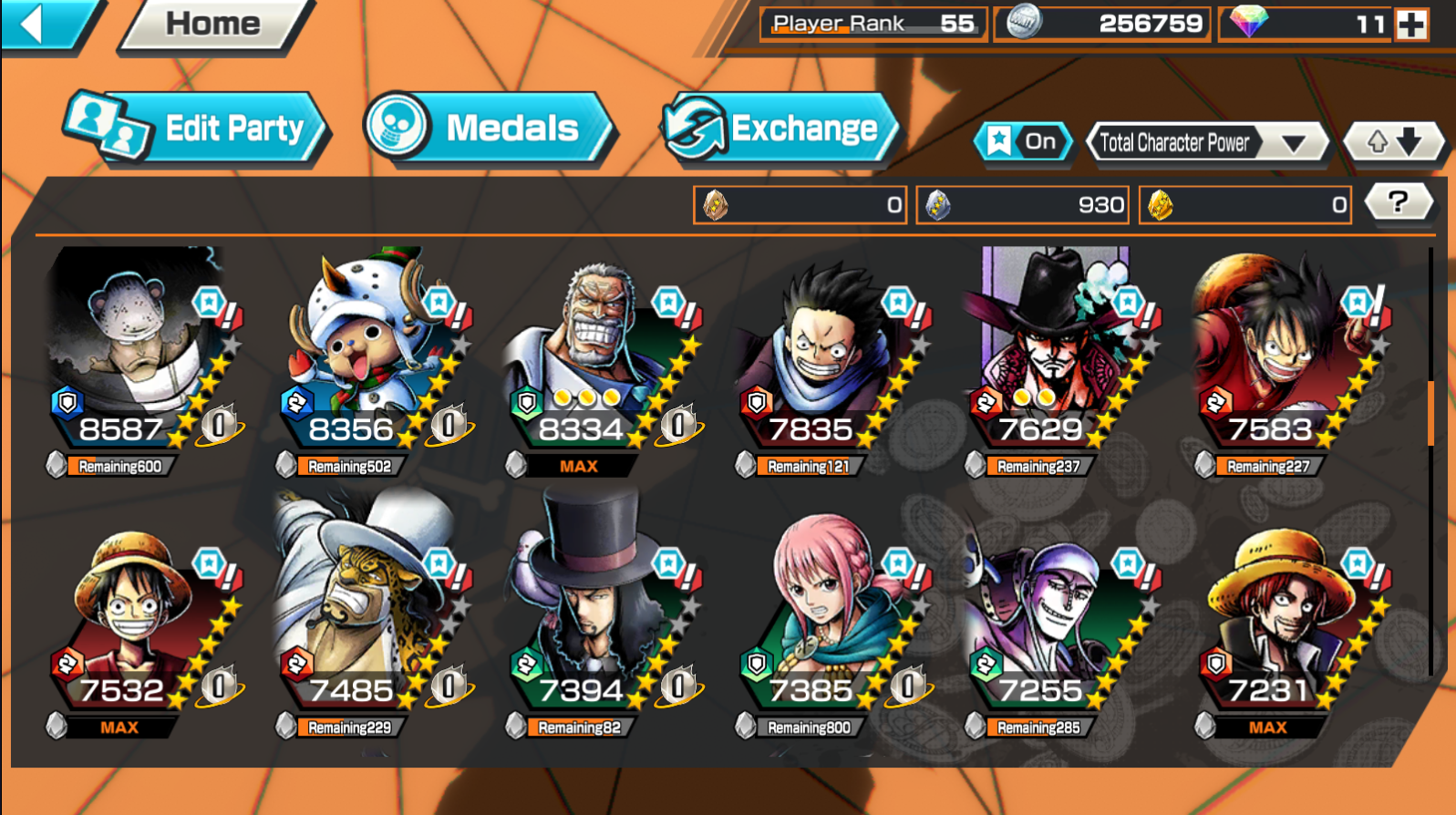
Task: Click the silver medal fragment icon showing 930
Action: click(938, 204)
